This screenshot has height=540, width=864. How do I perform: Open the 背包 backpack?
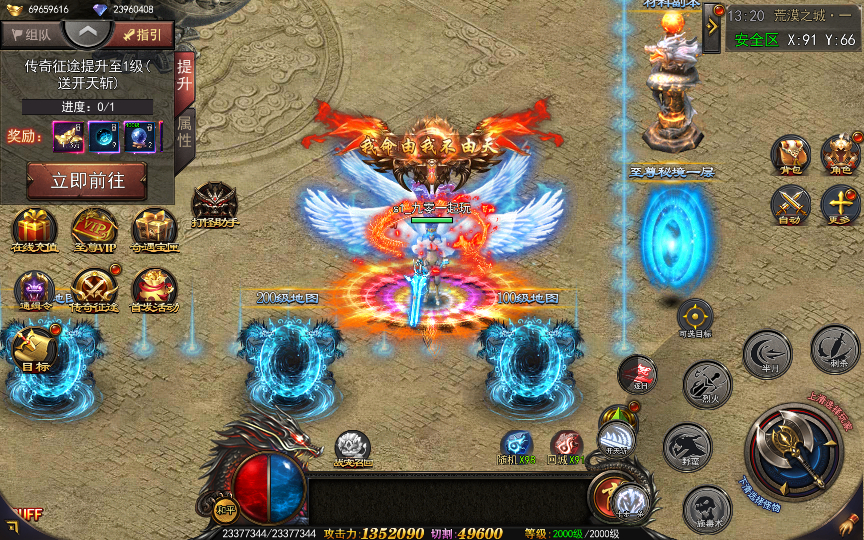[x=790, y=155]
